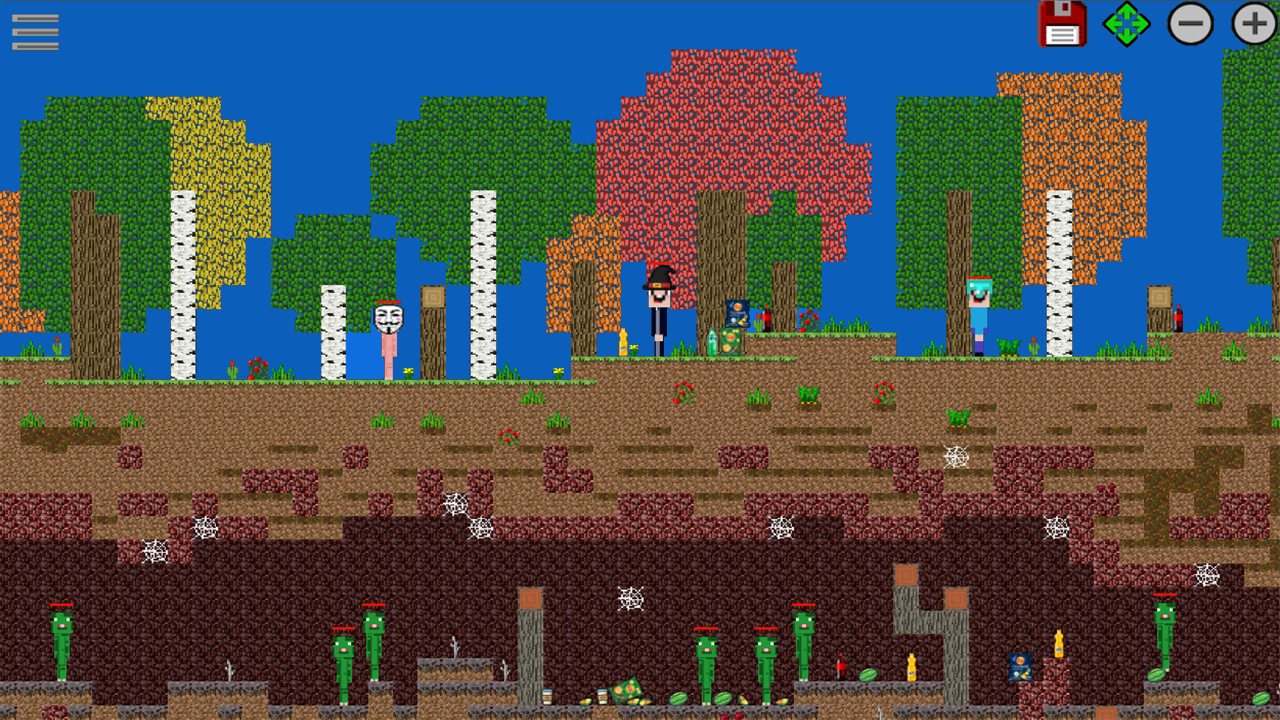Click the mustard bottle in the cave

[x=910, y=666]
